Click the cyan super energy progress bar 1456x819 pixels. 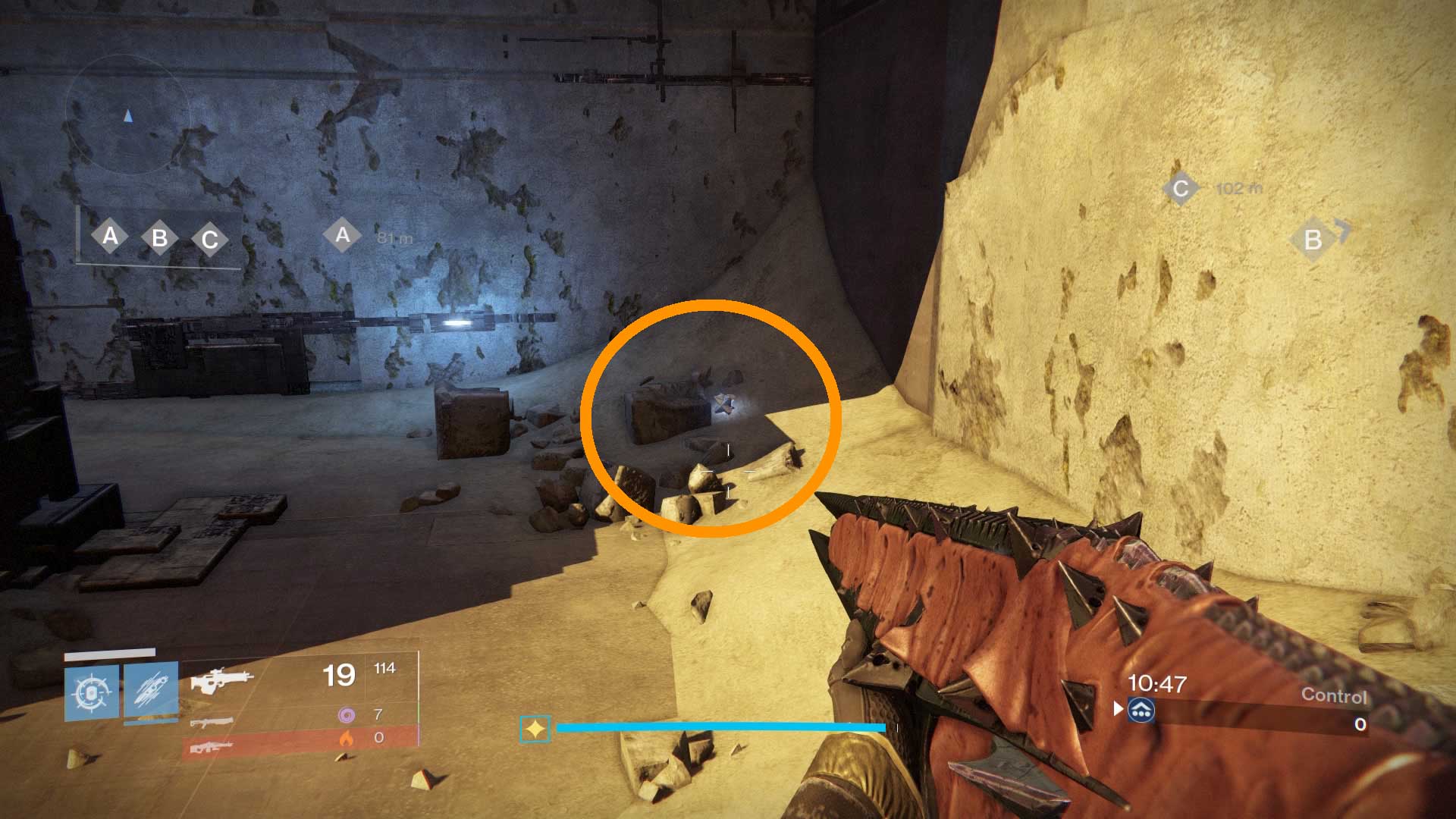(720, 728)
